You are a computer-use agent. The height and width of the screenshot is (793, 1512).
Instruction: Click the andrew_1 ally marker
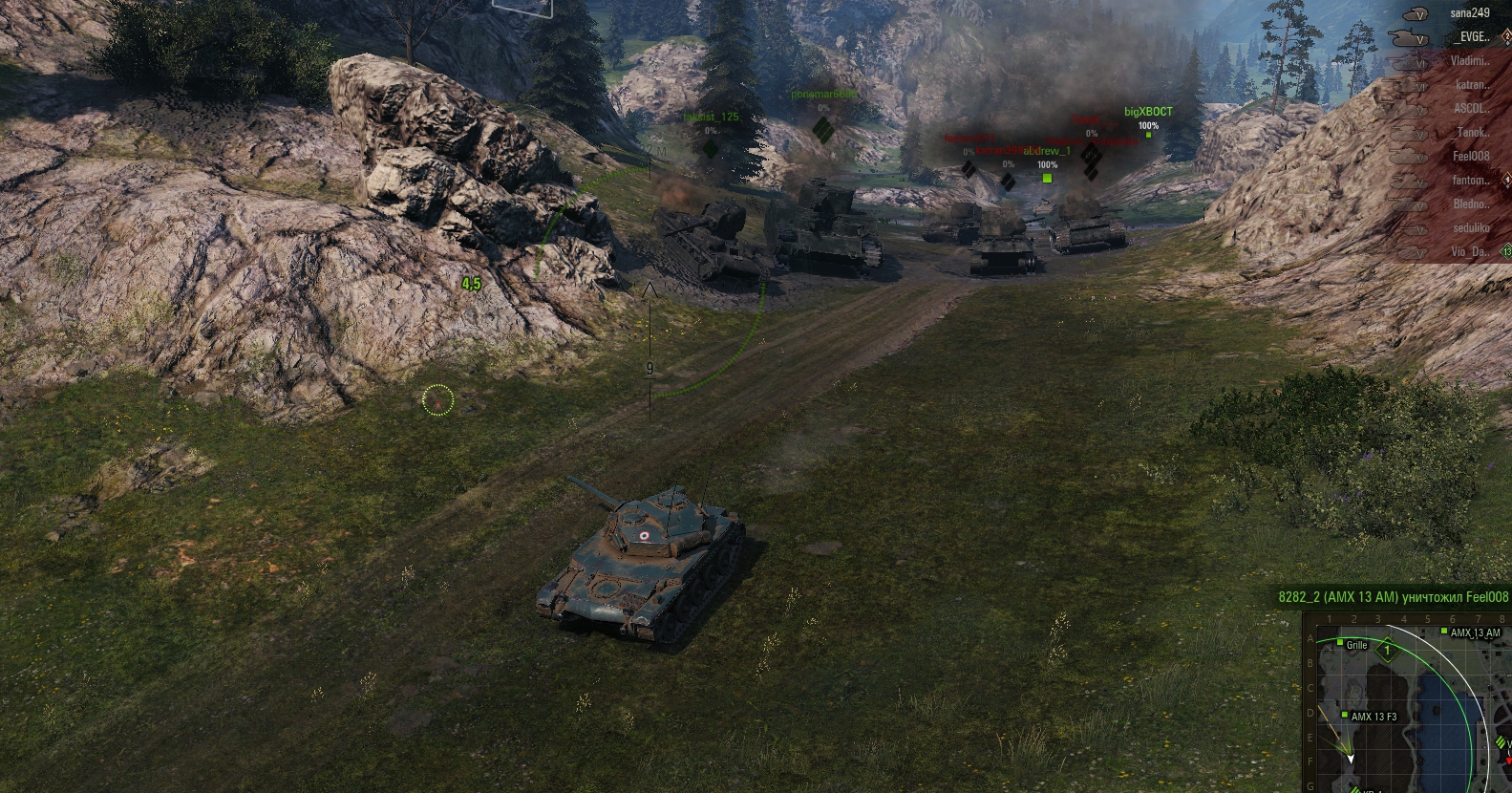(x=1047, y=178)
